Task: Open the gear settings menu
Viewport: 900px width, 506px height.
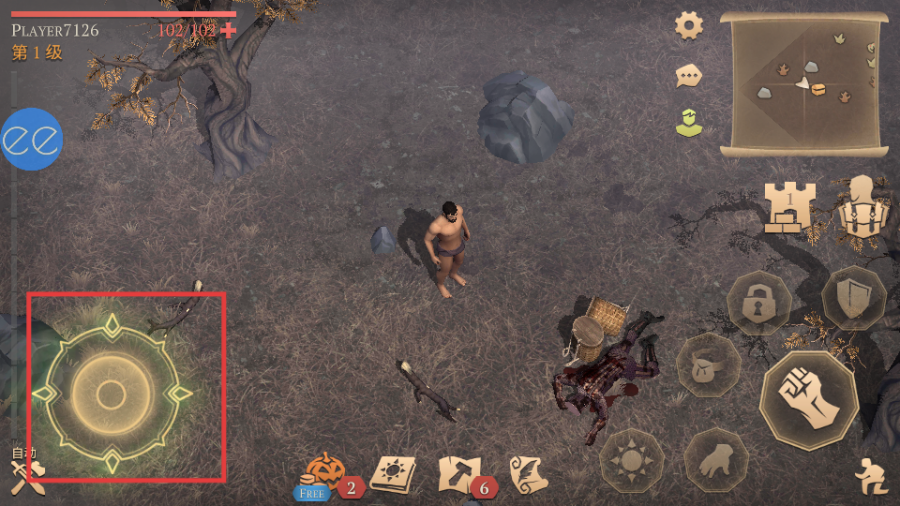Action: (689, 25)
